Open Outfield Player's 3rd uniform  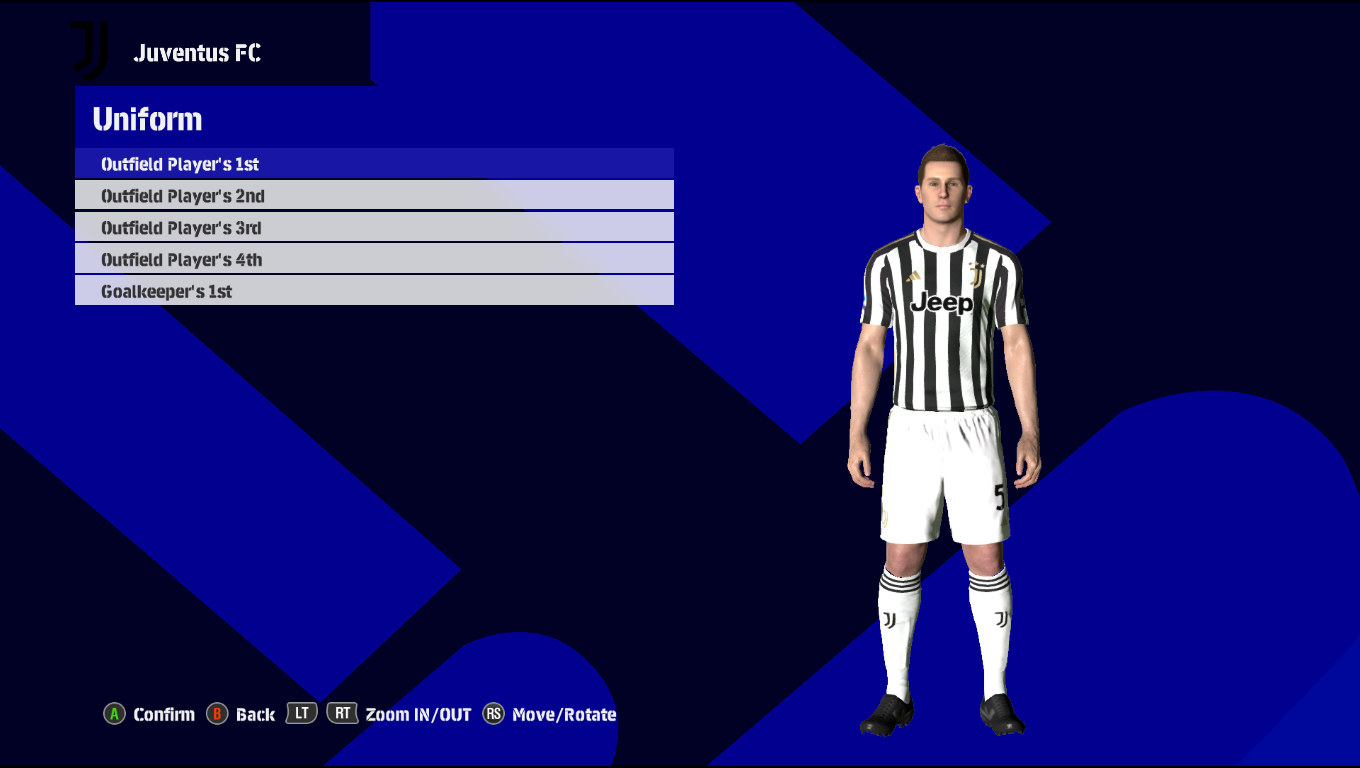point(374,228)
